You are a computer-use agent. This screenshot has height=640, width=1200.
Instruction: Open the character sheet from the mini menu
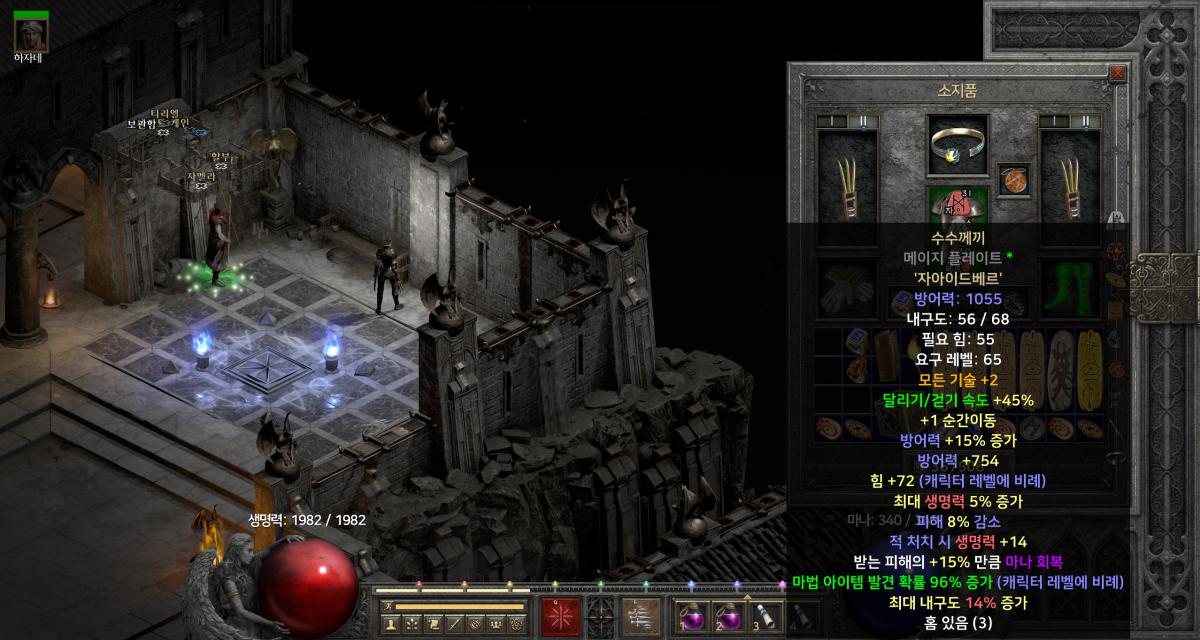(x=391, y=624)
